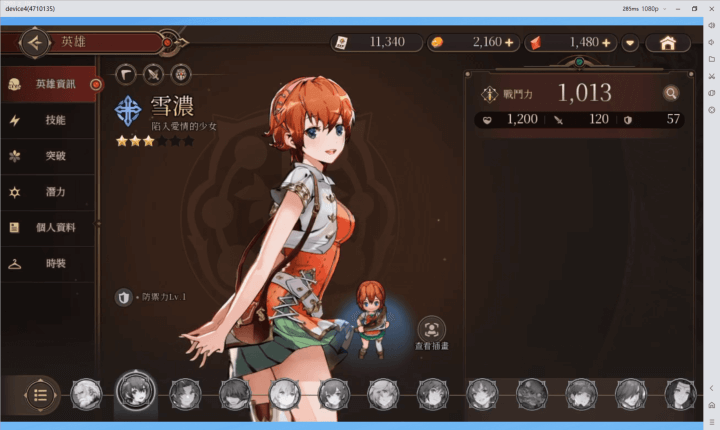
Task: Add red gems using the plus button
Action: pyautogui.click(x=606, y=43)
